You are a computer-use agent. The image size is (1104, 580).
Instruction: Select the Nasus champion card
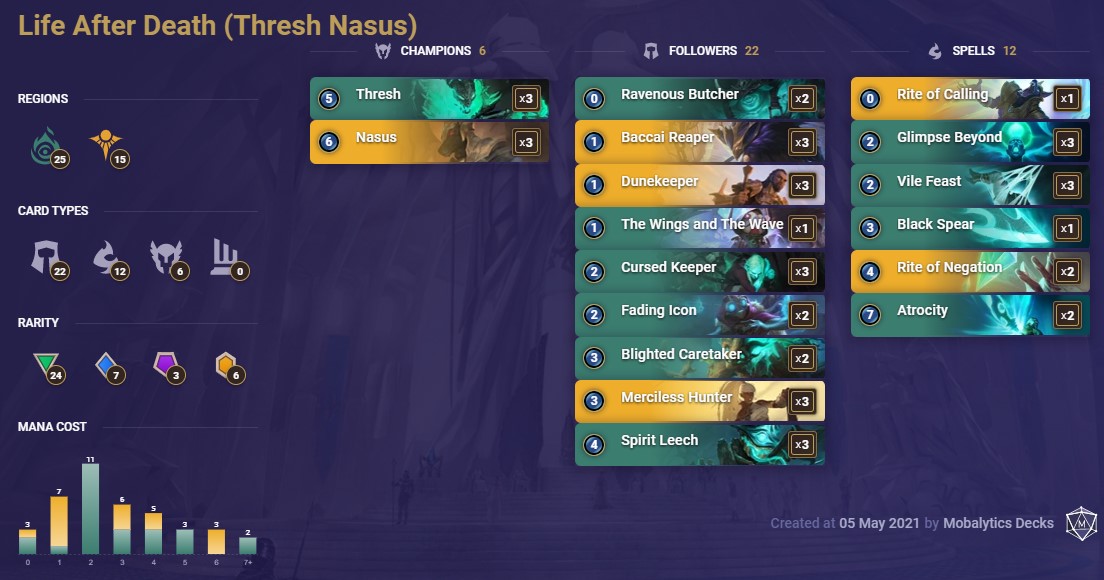click(x=429, y=141)
